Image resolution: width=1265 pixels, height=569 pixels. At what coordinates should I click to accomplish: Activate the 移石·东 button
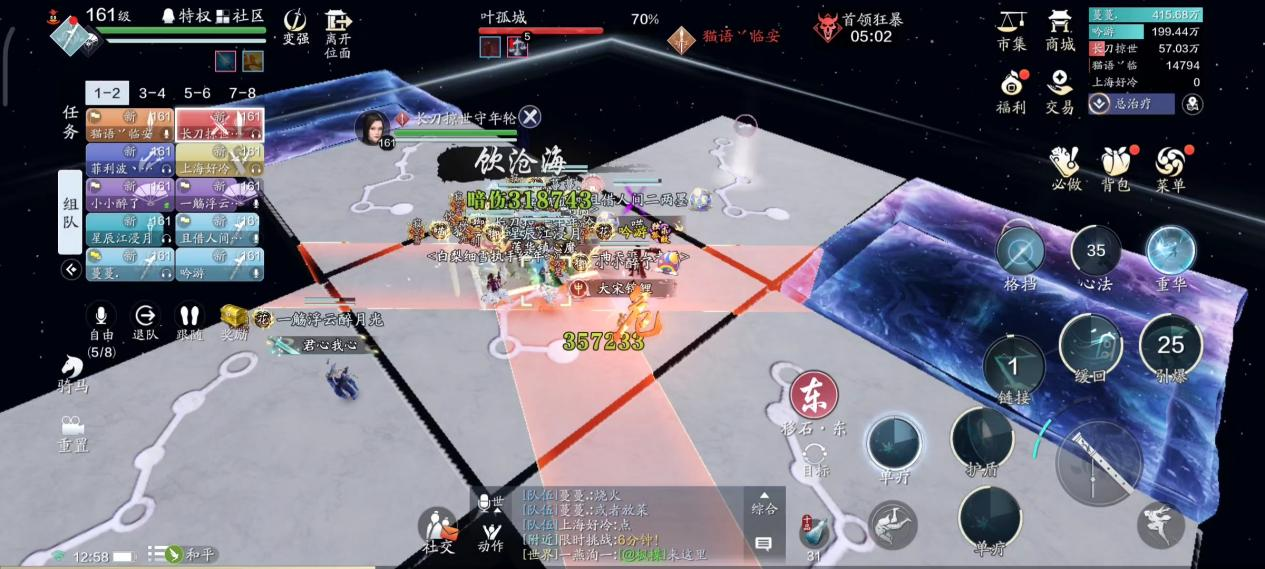click(x=814, y=397)
